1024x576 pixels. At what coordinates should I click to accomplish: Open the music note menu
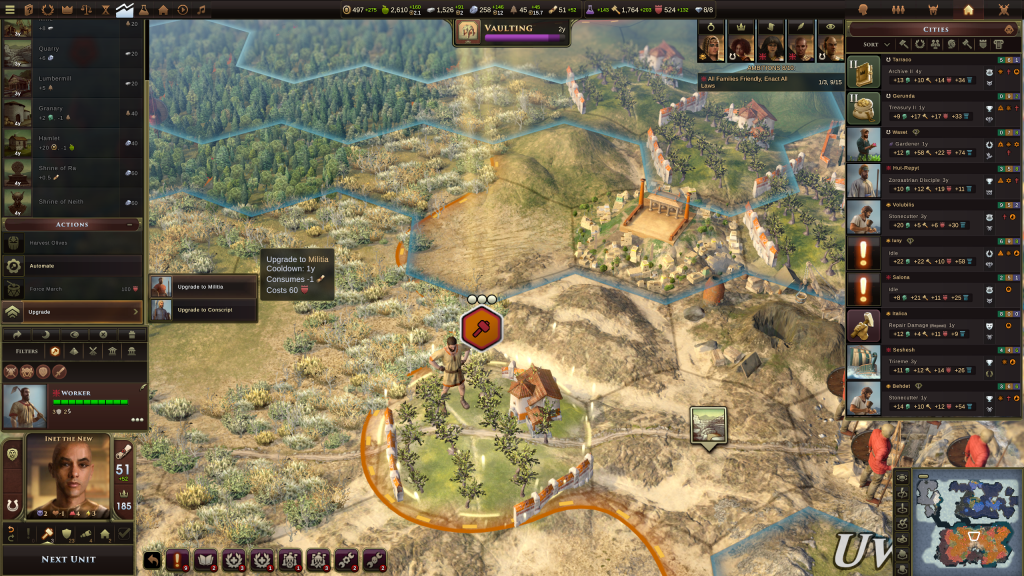(x=202, y=9)
